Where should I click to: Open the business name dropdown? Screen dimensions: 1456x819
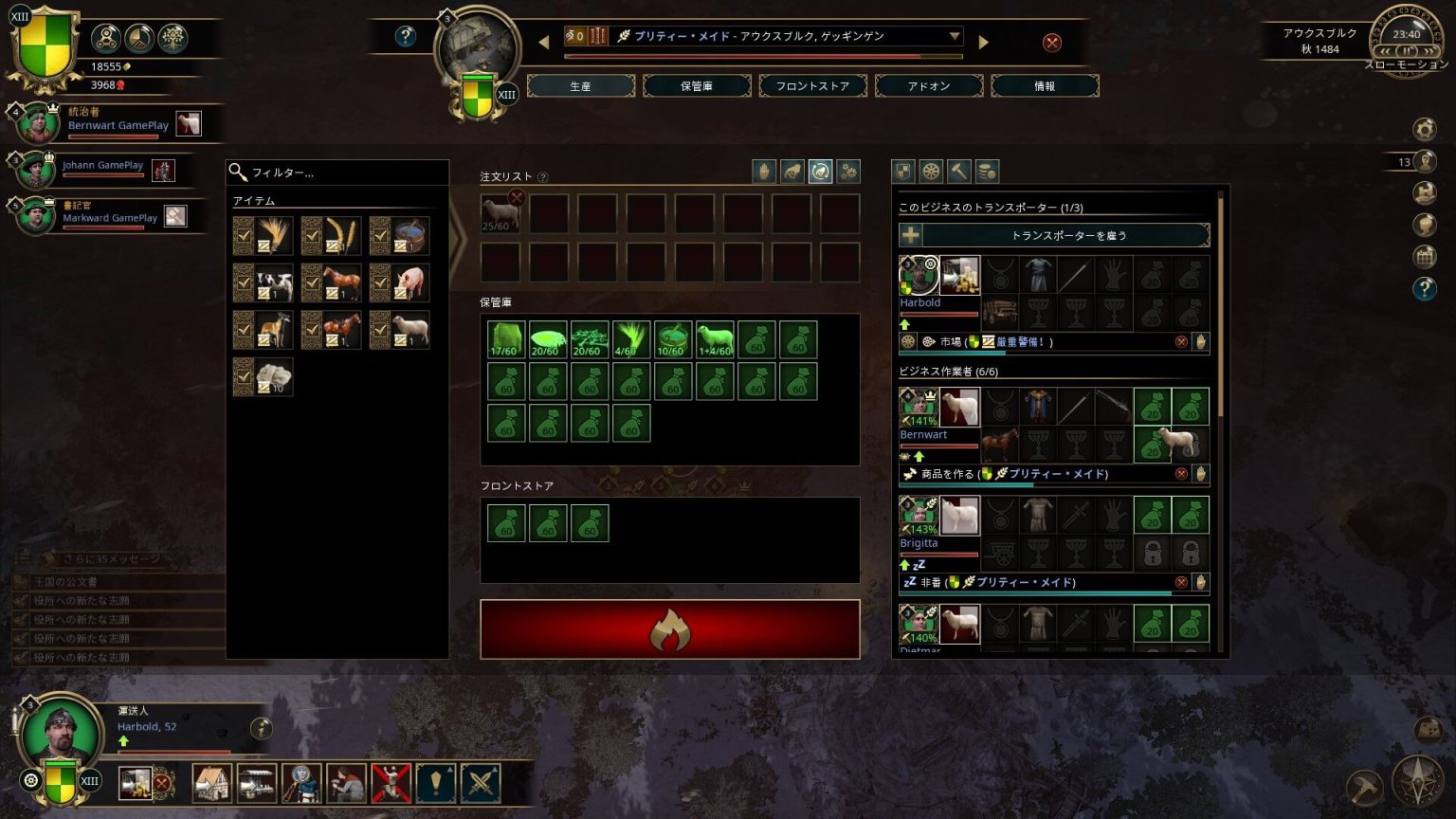(x=955, y=36)
